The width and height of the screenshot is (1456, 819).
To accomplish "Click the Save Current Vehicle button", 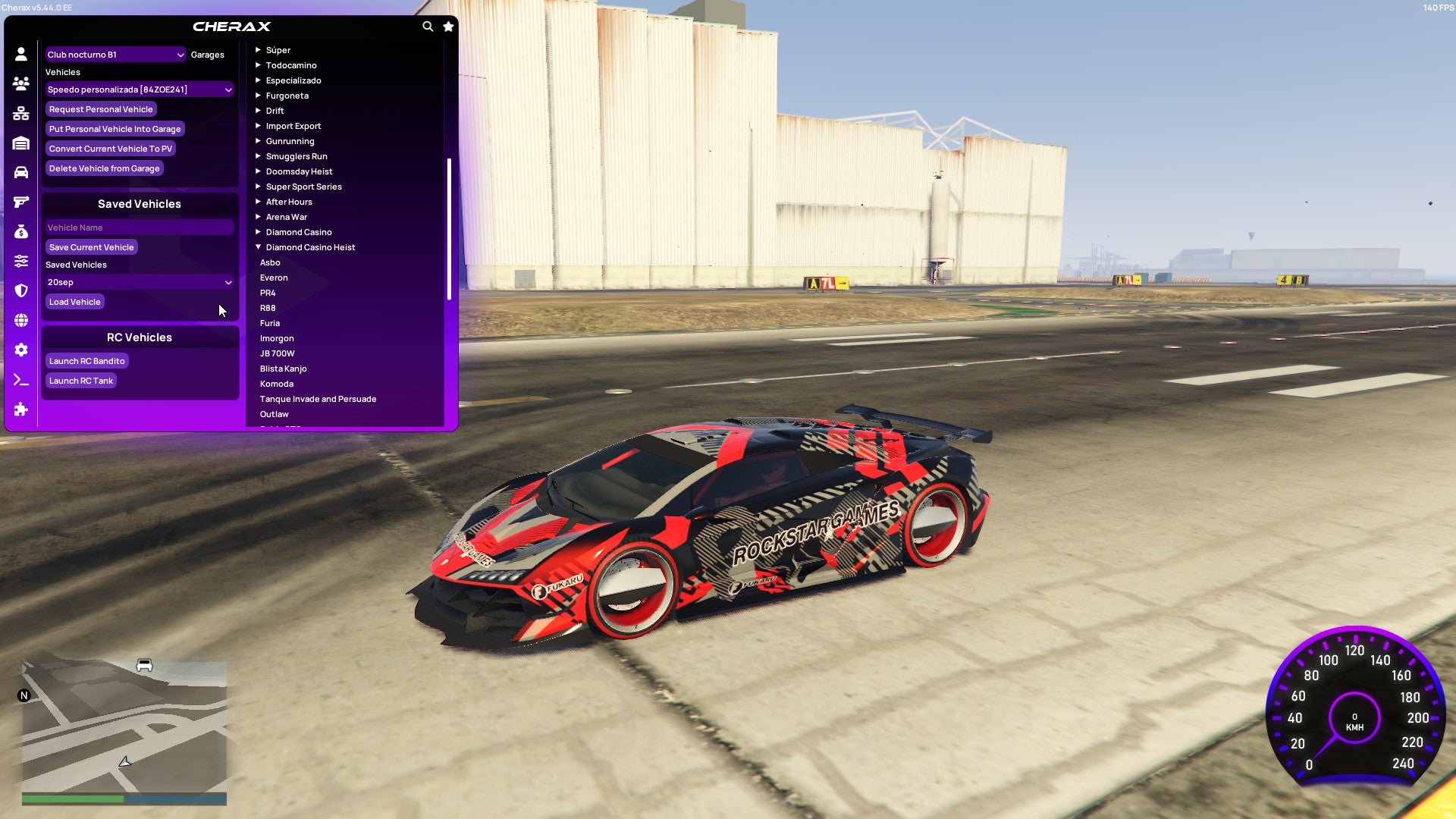I will (91, 246).
